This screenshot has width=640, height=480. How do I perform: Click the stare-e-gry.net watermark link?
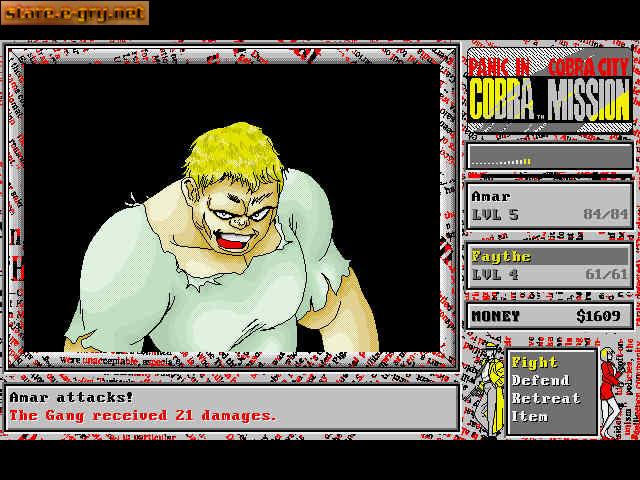coord(75,13)
